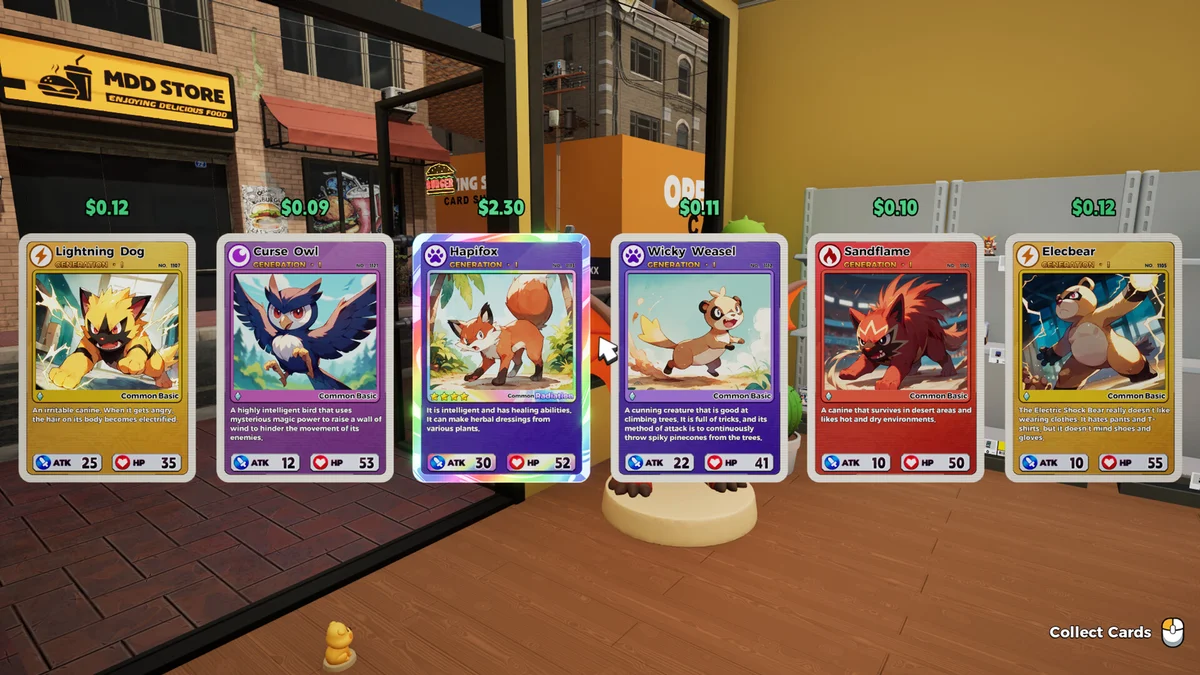Click the Wicky Weasel card
Screen dimensions: 1200x675
(x=698, y=357)
